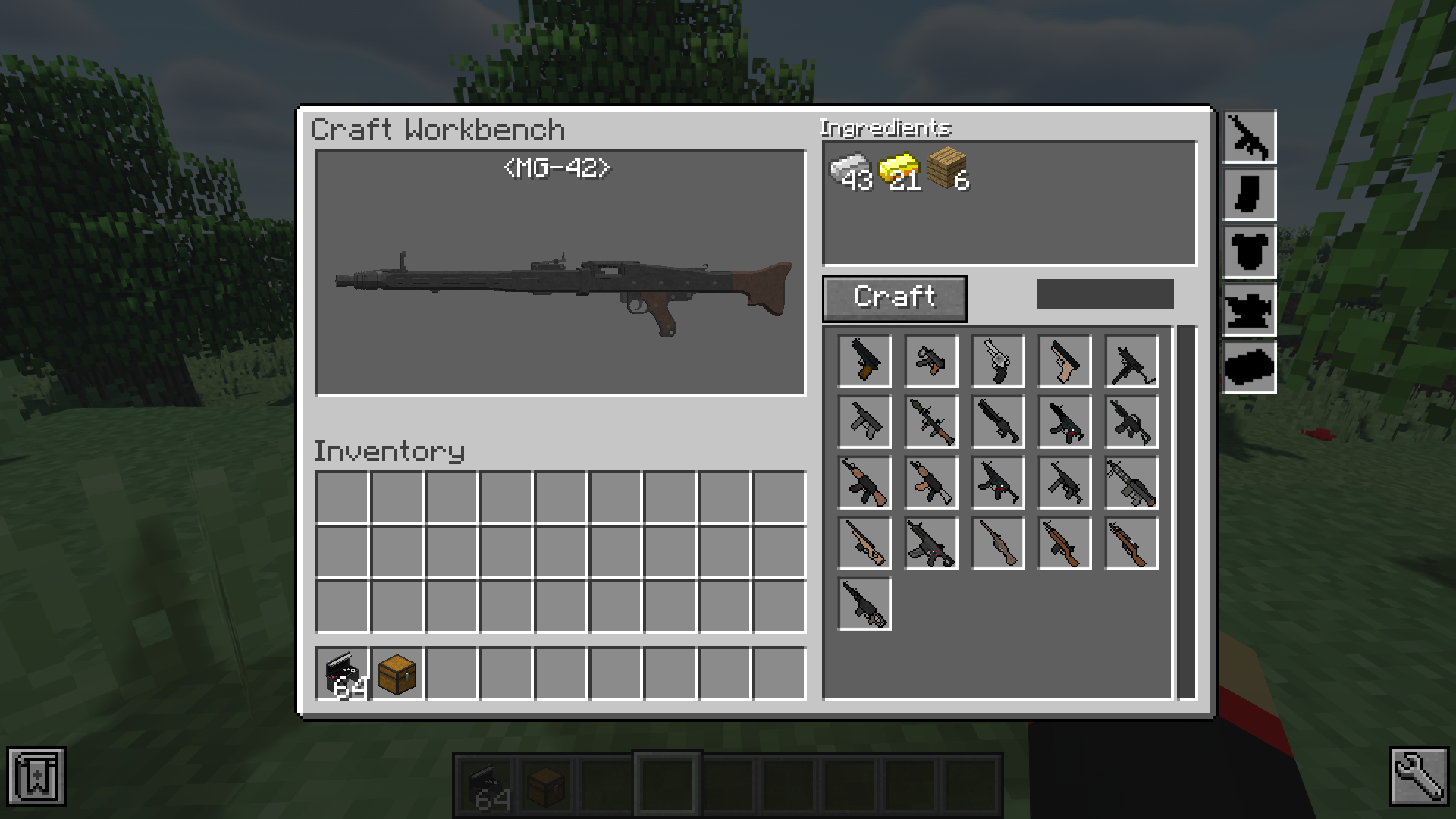Open the guns category tab
The height and width of the screenshot is (819, 1456).
click(1250, 137)
